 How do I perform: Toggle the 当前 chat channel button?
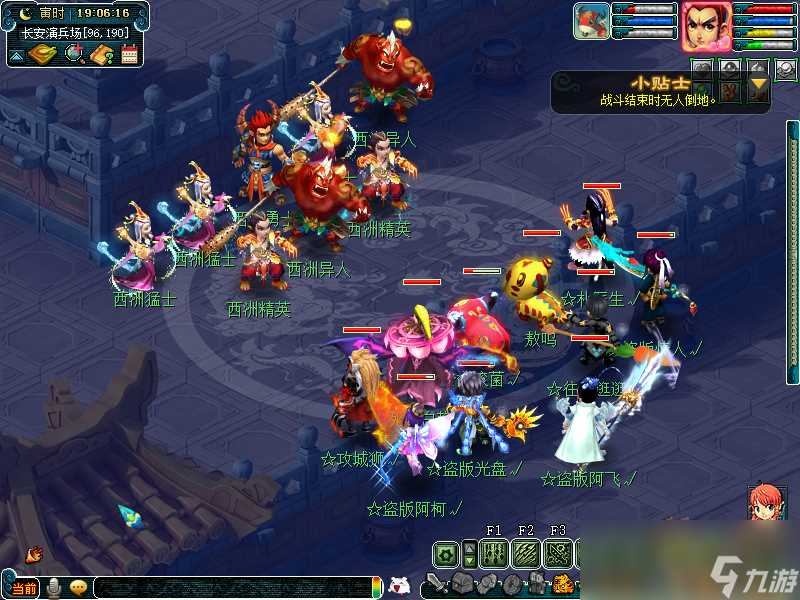(23, 587)
